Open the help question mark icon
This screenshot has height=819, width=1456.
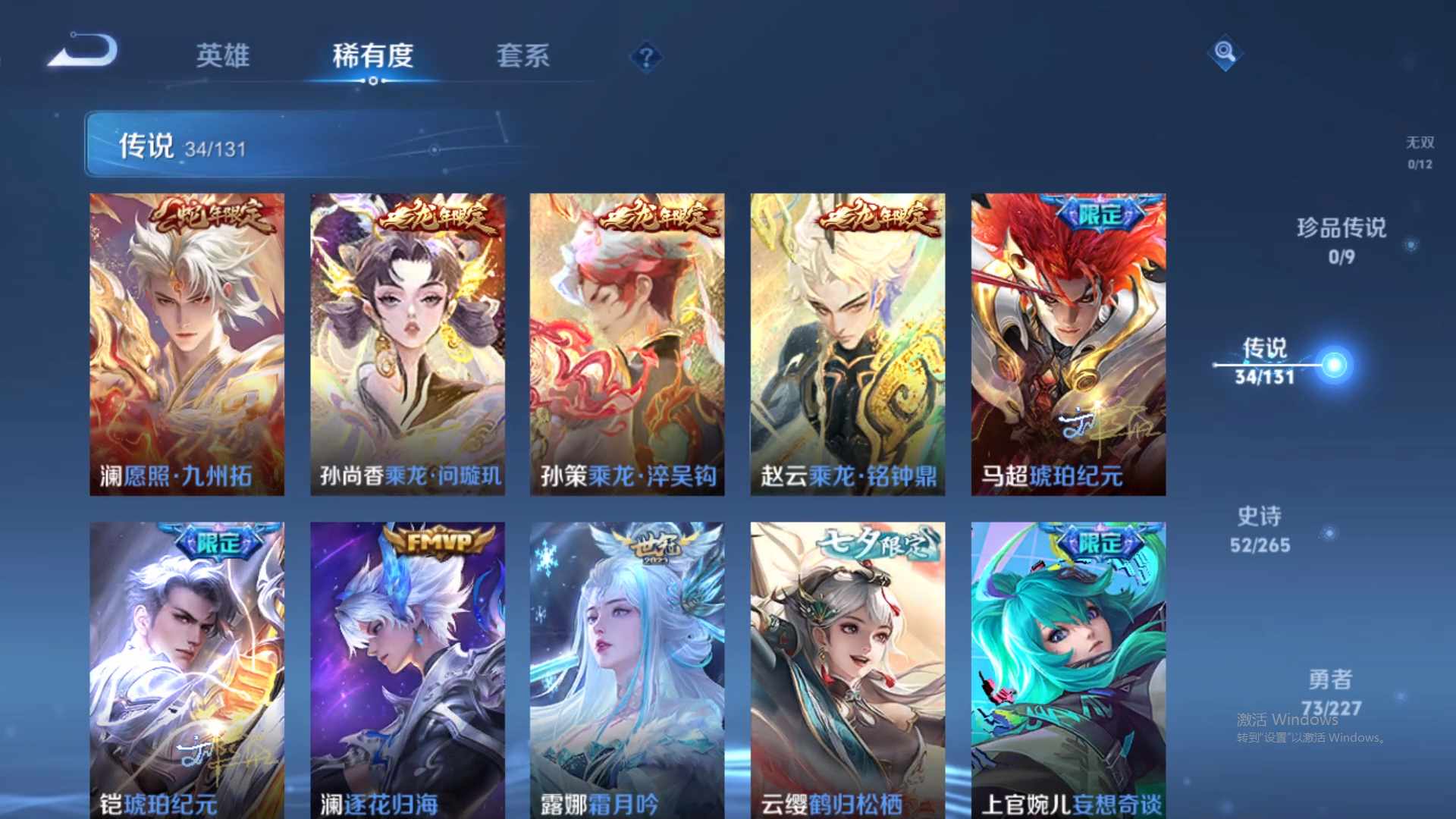pyautogui.click(x=645, y=57)
